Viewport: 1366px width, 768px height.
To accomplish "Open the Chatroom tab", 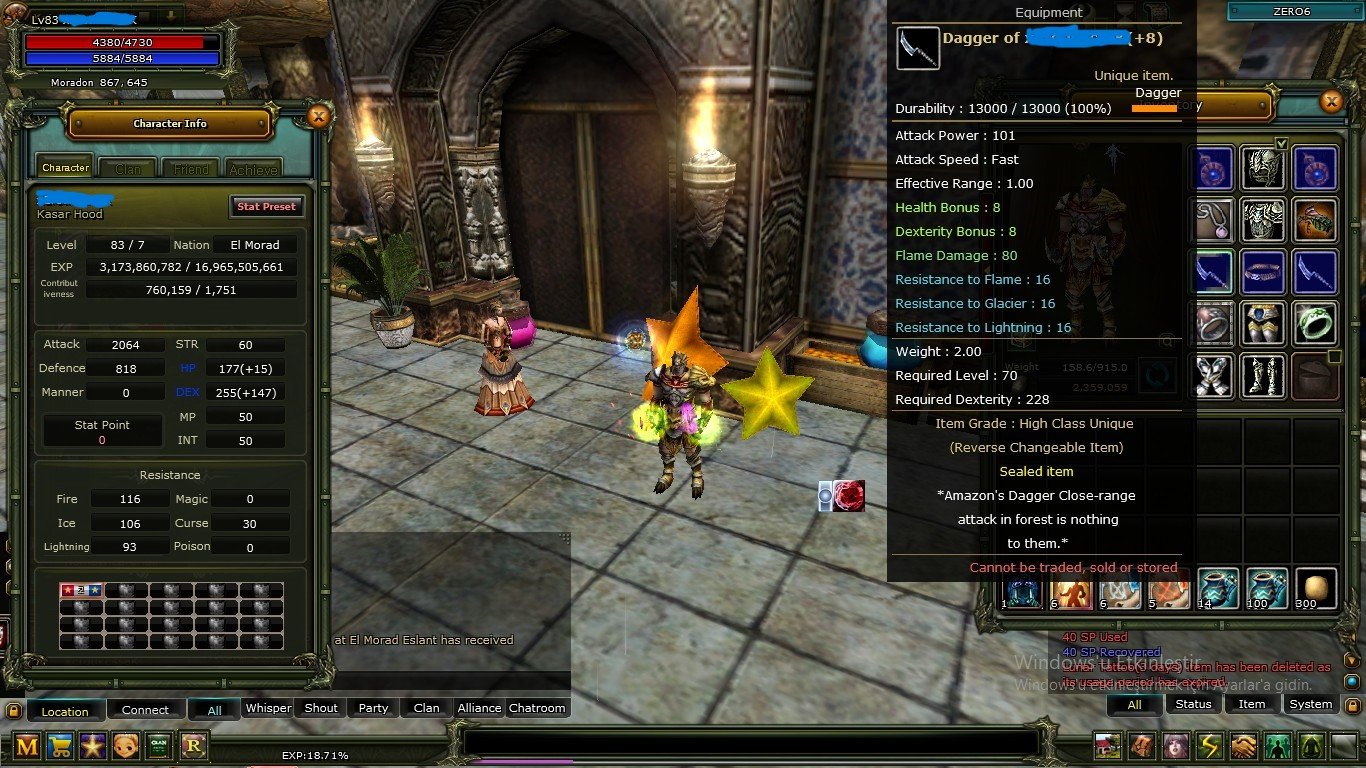I will click(x=537, y=708).
